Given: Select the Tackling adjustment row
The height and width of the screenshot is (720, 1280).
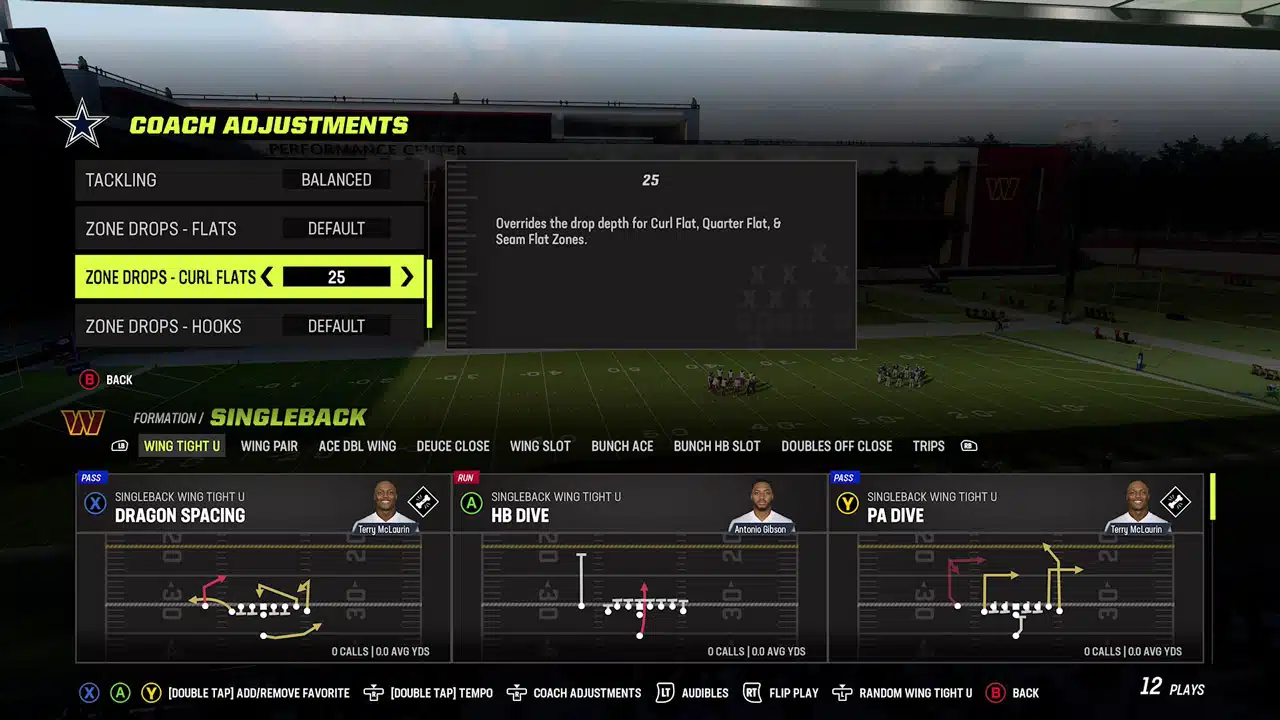Looking at the screenshot, I should point(250,180).
